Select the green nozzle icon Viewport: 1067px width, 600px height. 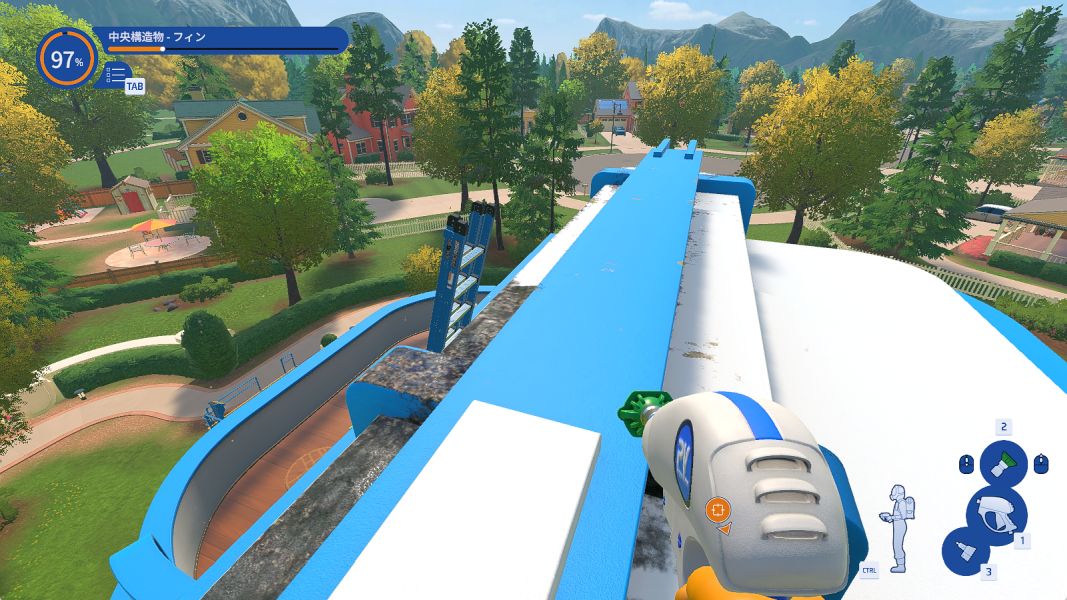[x=1002, y=463]
